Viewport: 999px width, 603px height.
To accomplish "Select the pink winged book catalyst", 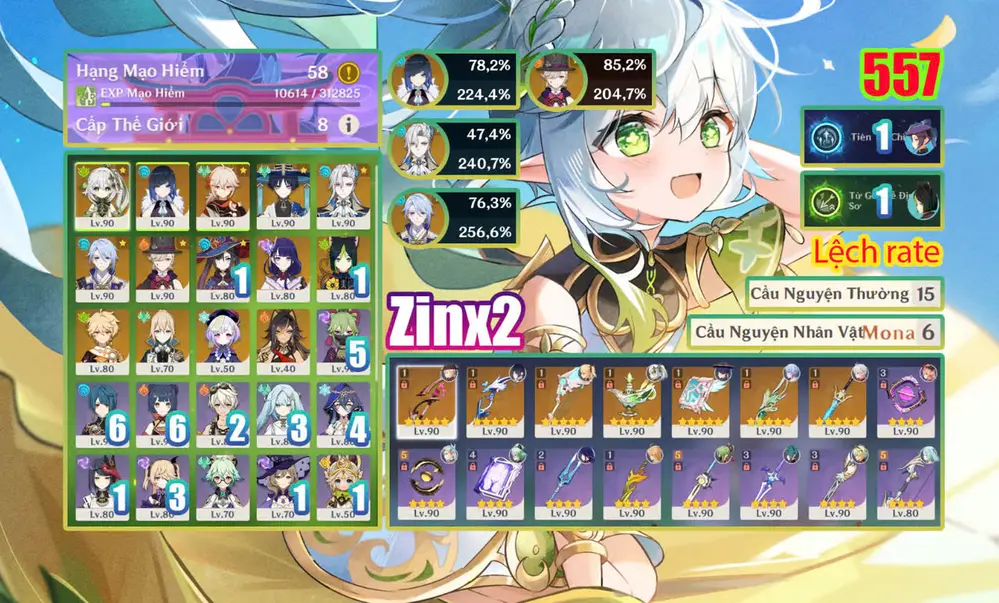I will [x=700, y=399].
